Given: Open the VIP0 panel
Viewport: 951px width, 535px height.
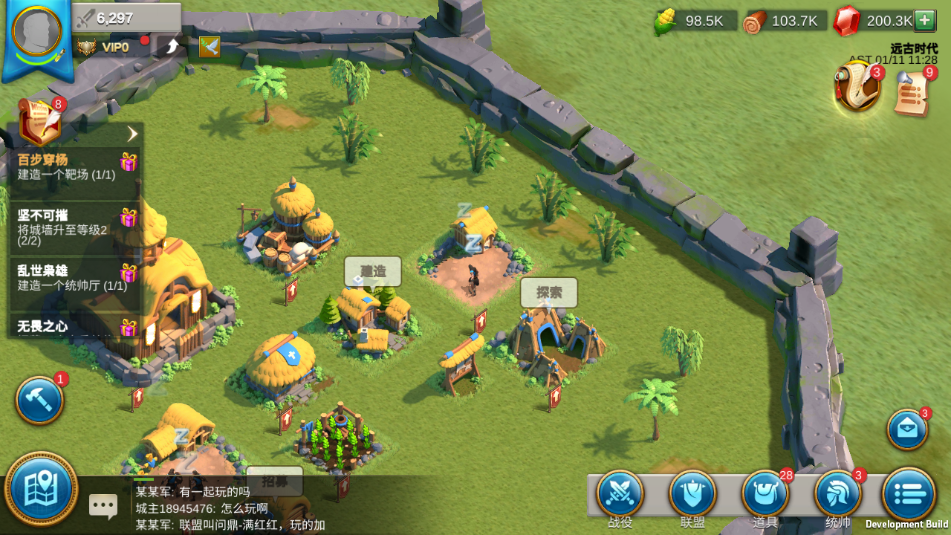Looking at the screenshot, I should 108,47.
